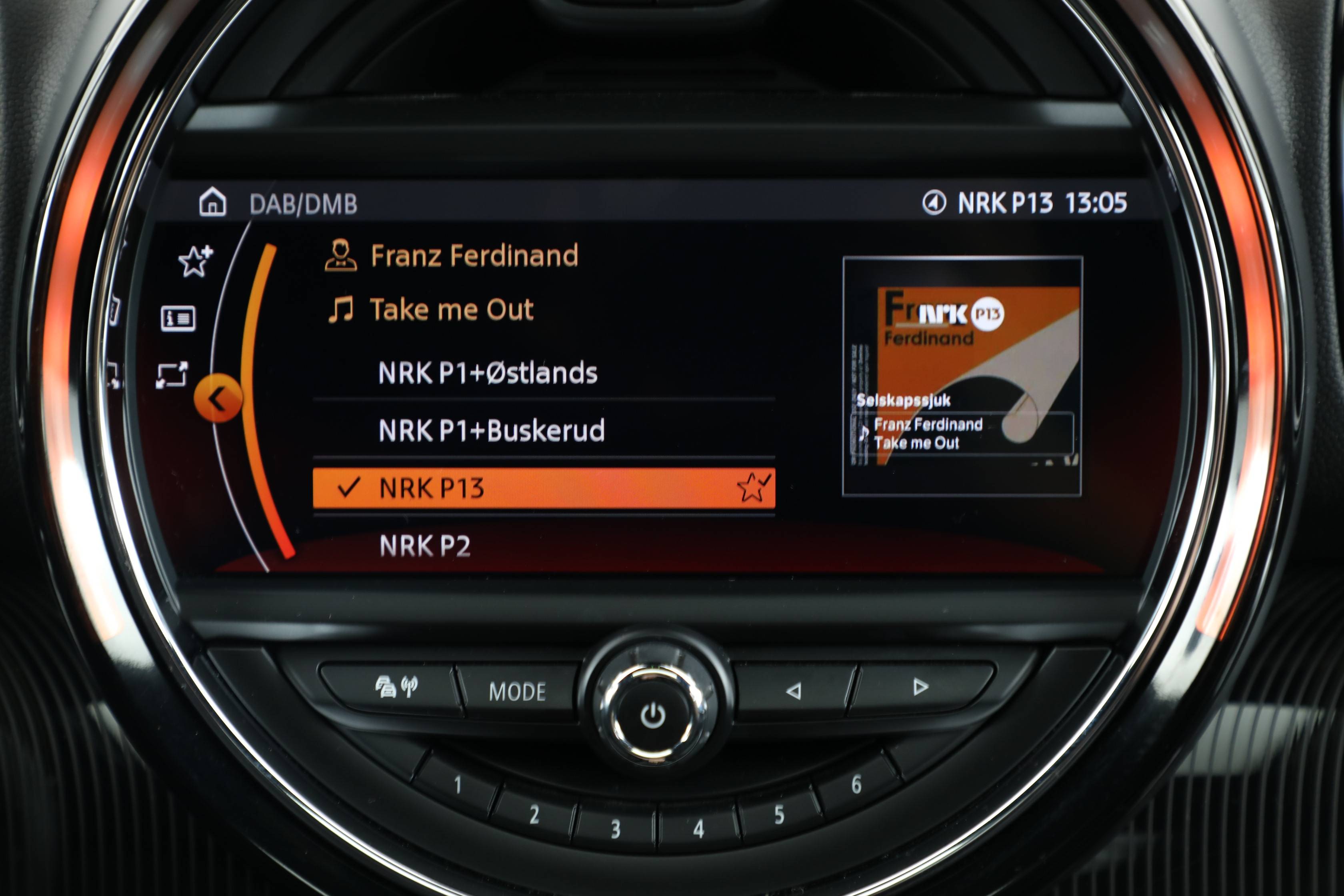The image size is (1344, 896).
Task: Click the orange back arrow button
Action: [x=218, y=398]
